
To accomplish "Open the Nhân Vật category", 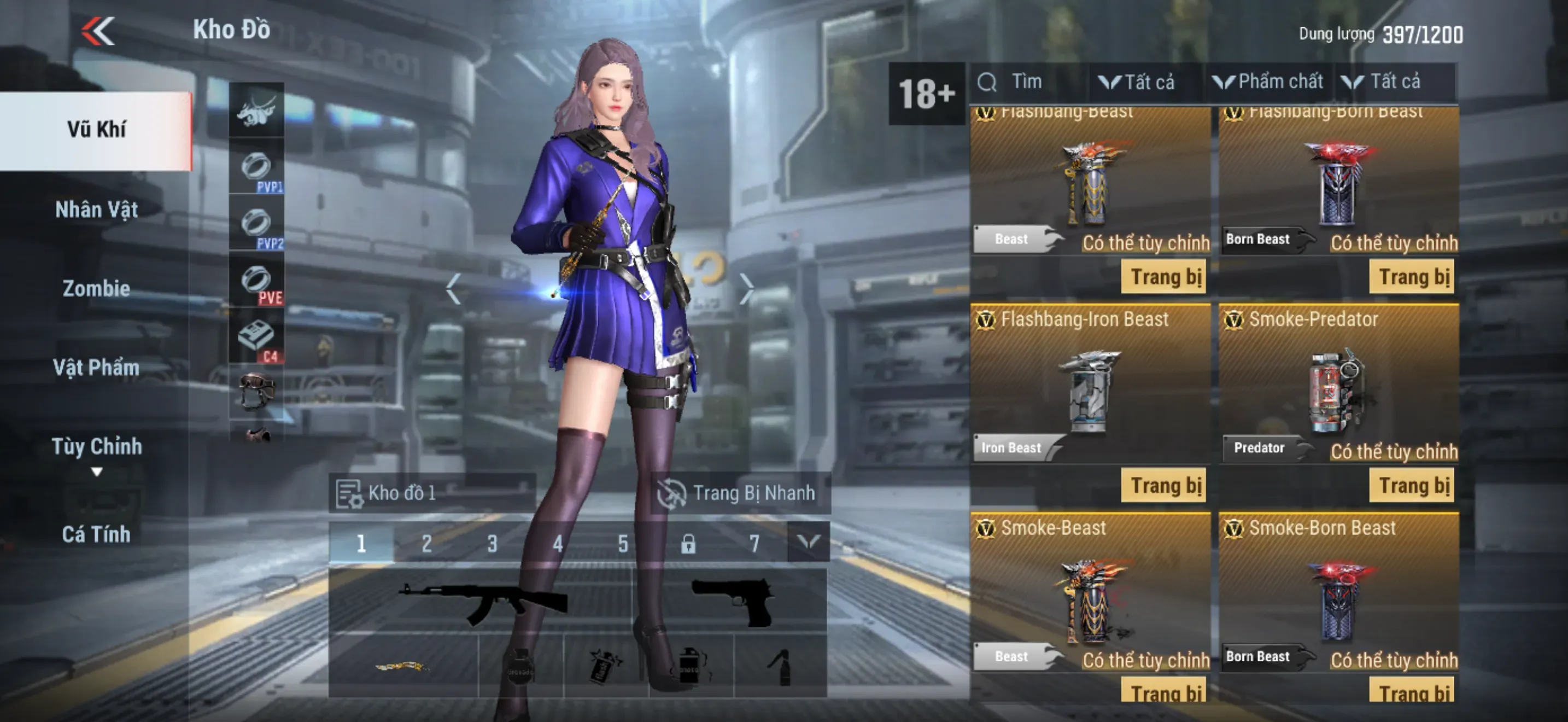I will pos(96,210).
